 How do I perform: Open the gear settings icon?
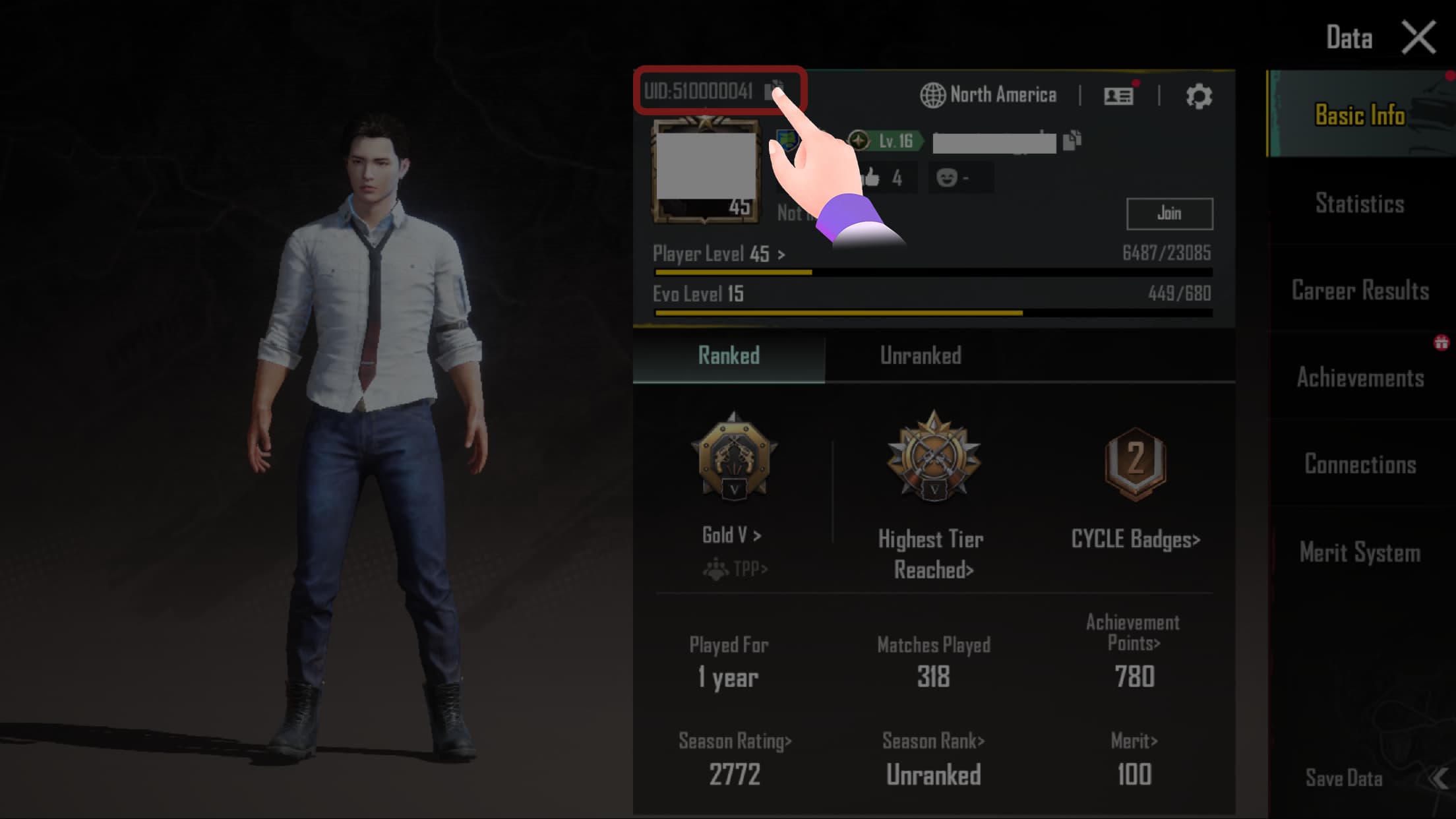tap(1198, 96)
